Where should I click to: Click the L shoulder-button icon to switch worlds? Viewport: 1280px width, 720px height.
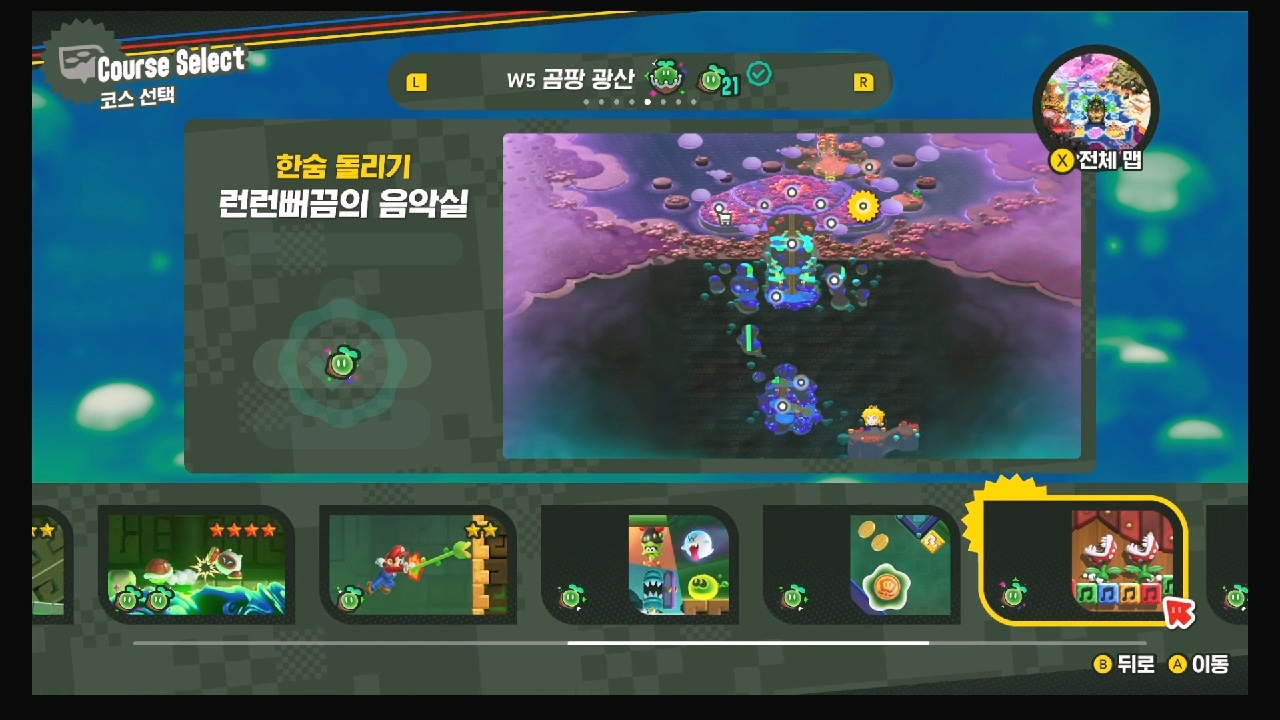(x=418, y=81)
